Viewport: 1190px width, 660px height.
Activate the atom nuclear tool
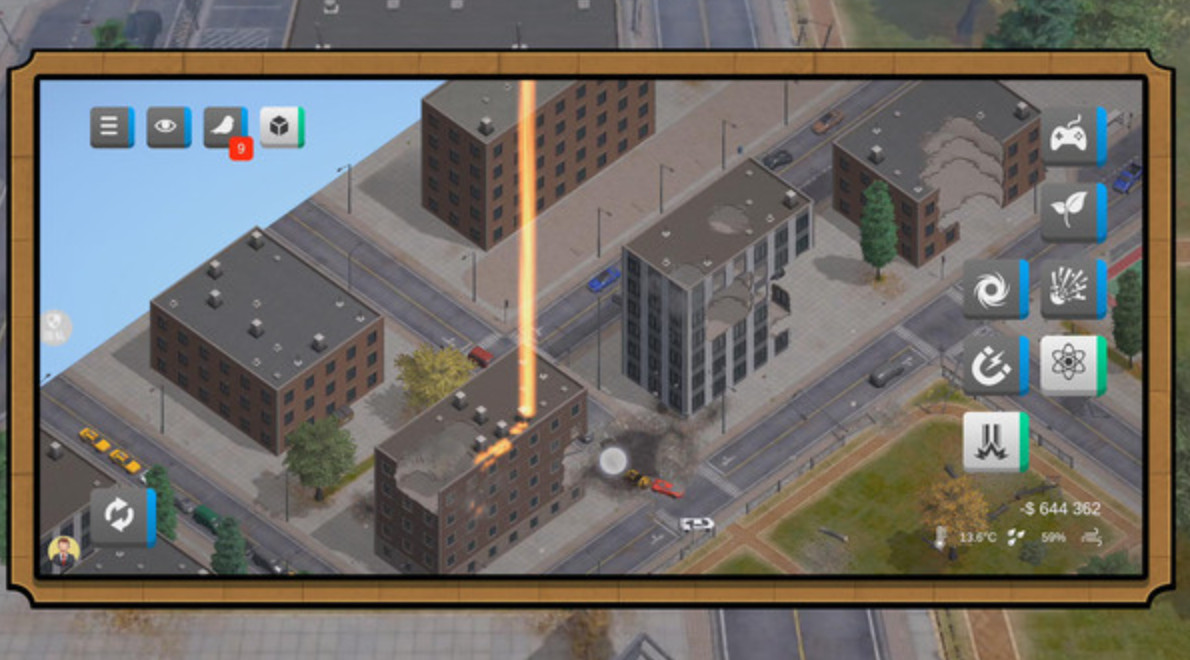1071,364
